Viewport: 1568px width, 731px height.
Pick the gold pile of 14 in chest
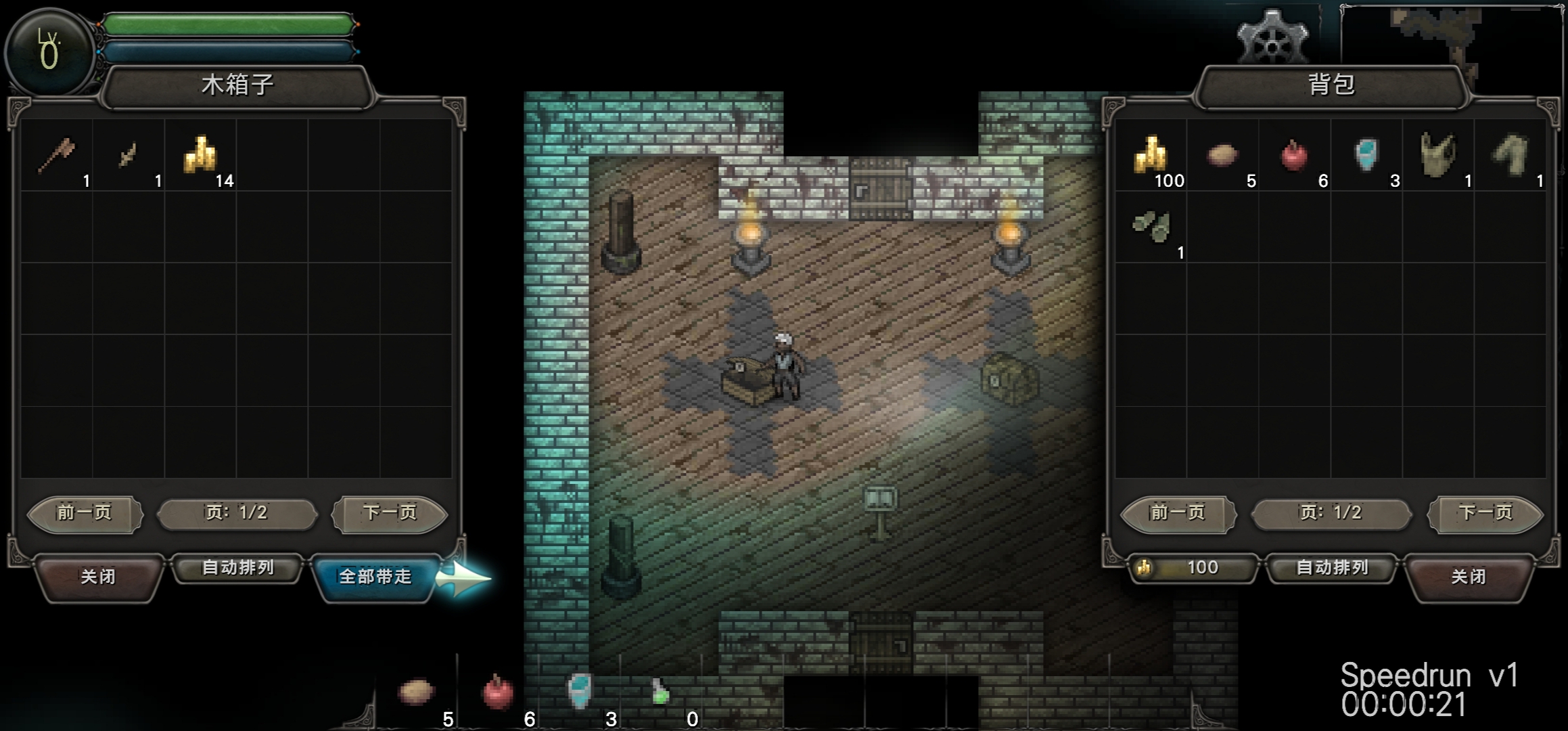click(x=201, y=156)
